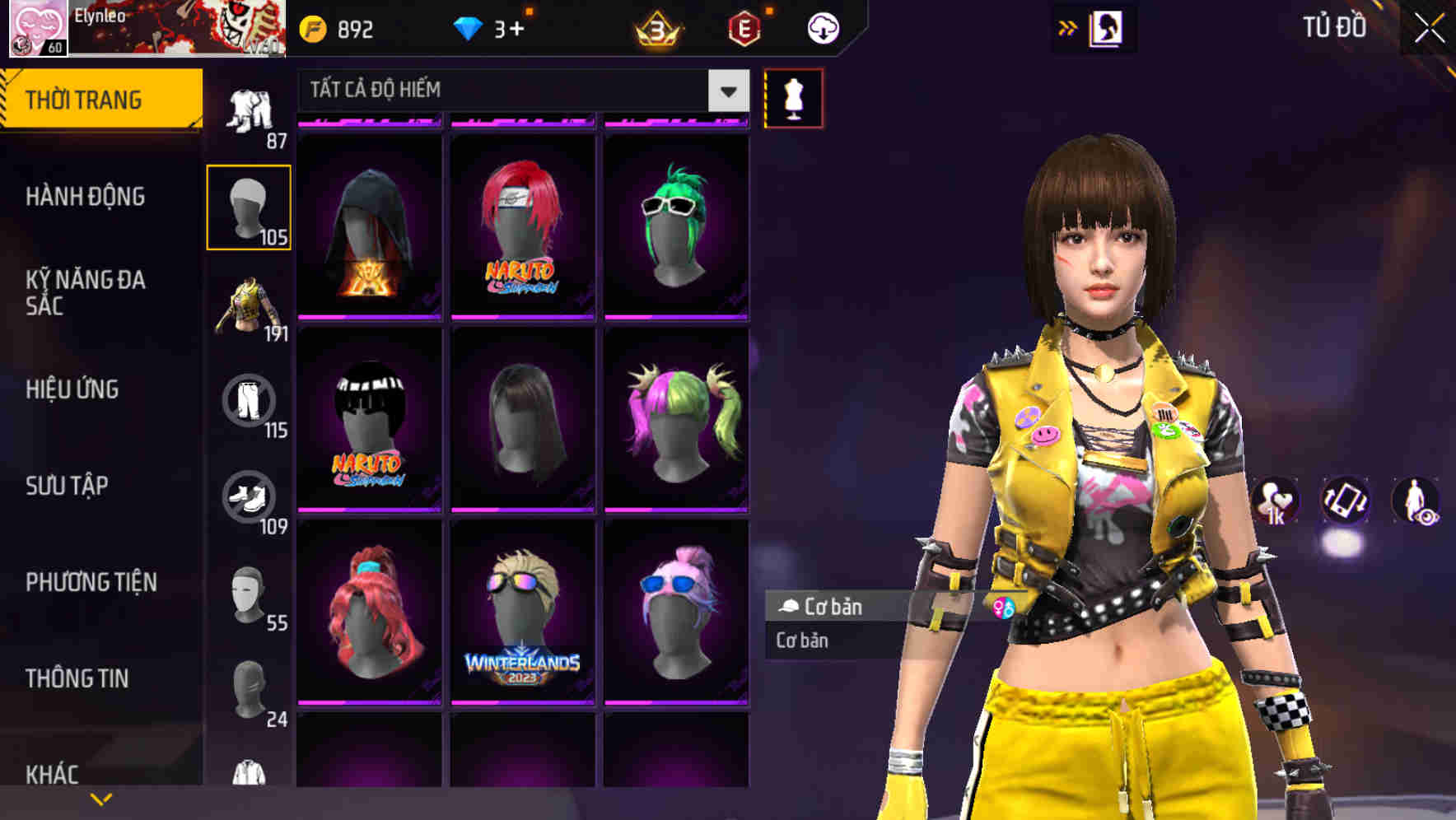Screen dimensions: 1456x820
Task: Toggle the mannequin preview button beside the rarity filter
Action: [x=793, y=97]
